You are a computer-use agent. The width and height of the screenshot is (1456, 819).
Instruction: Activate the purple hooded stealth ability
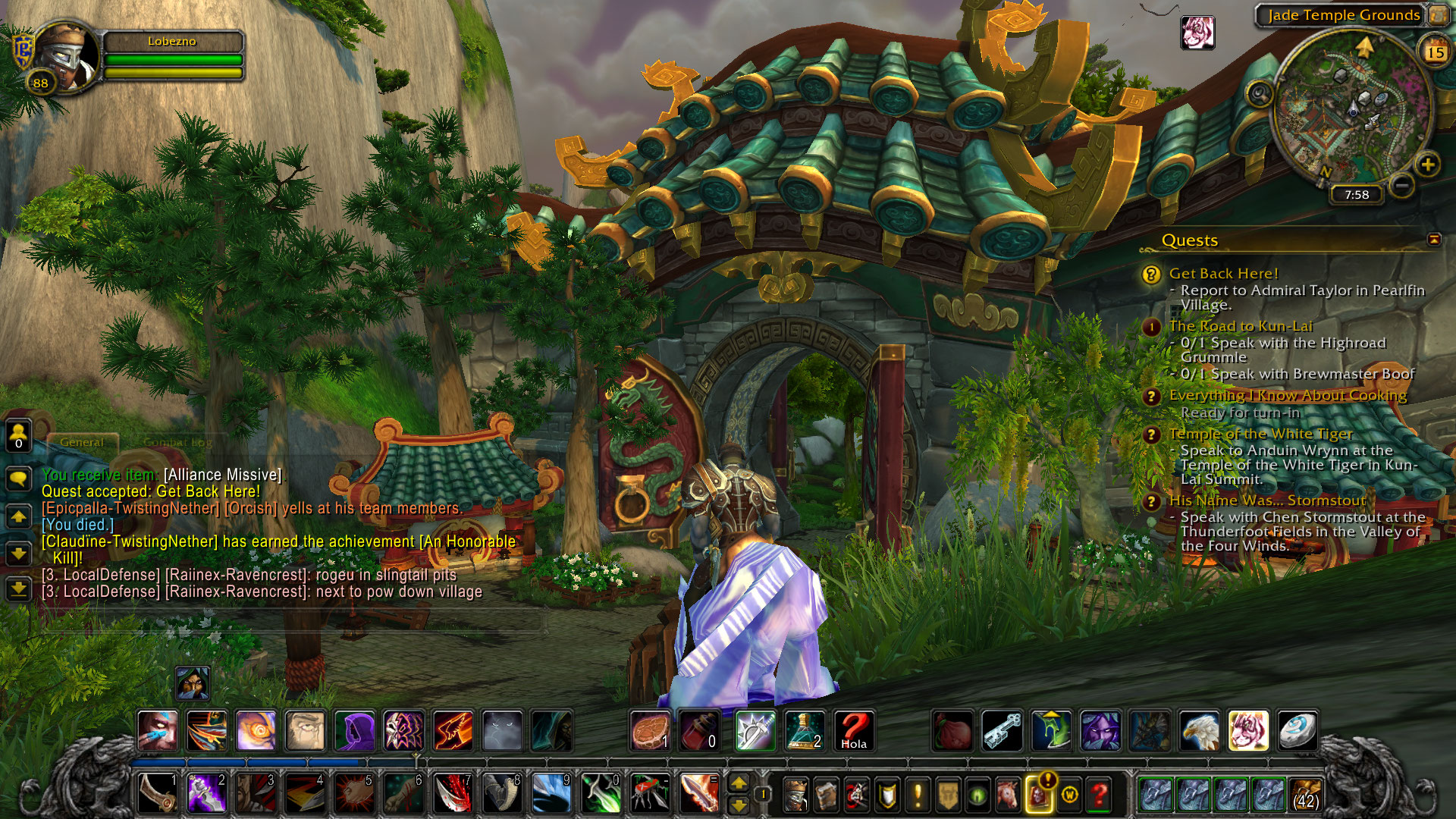tap(354, 730)
